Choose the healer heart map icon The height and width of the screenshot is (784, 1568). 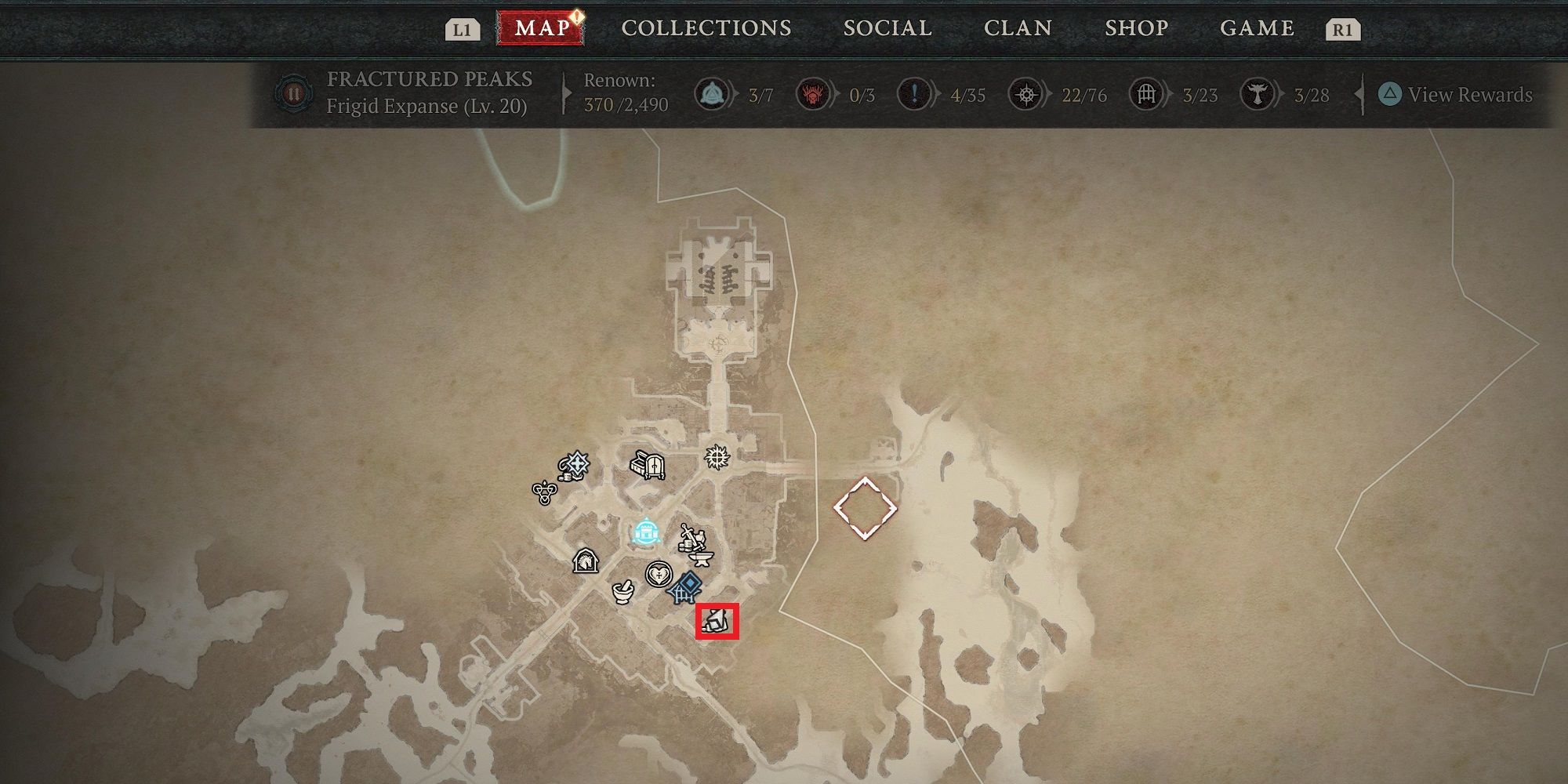tap(659, 575)
